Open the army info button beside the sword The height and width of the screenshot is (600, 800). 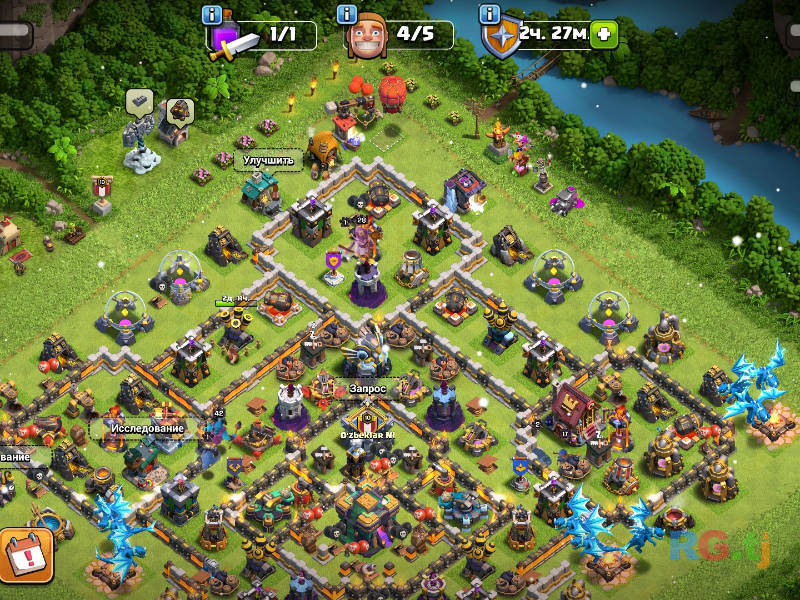[211, 15]
